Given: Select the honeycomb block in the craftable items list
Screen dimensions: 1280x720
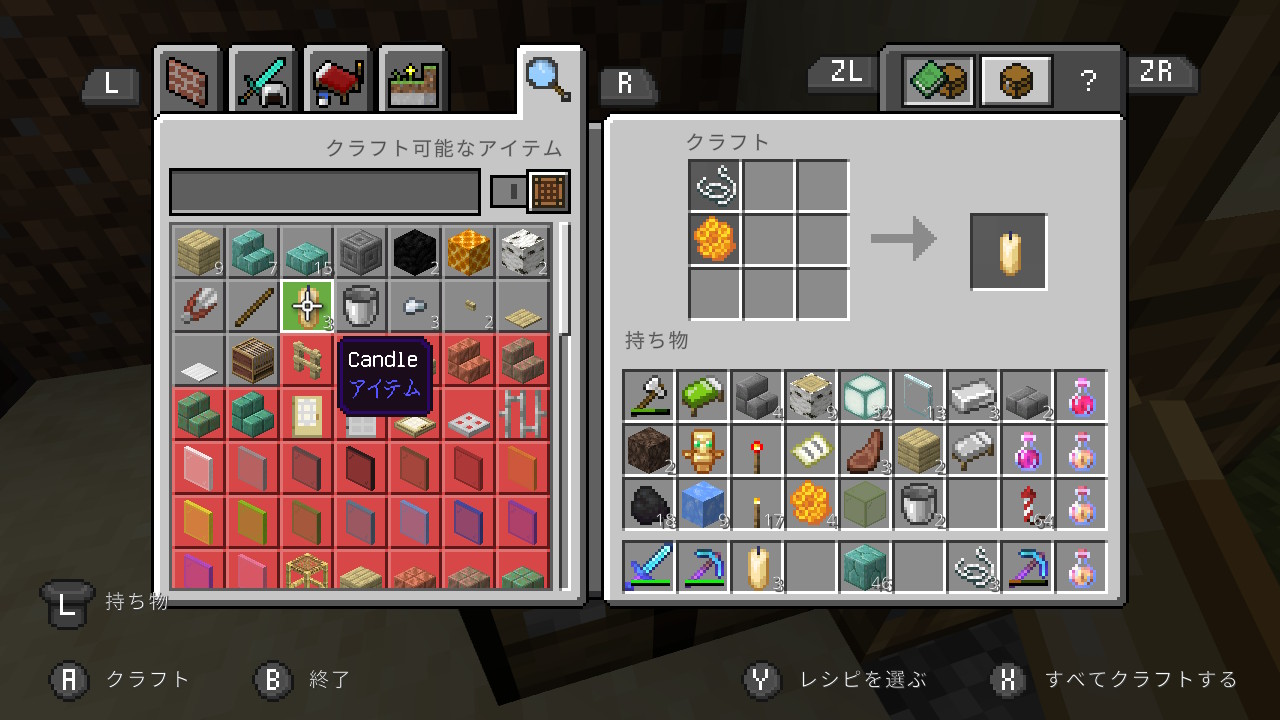Looking at the screenshot, I should (467, 252).
